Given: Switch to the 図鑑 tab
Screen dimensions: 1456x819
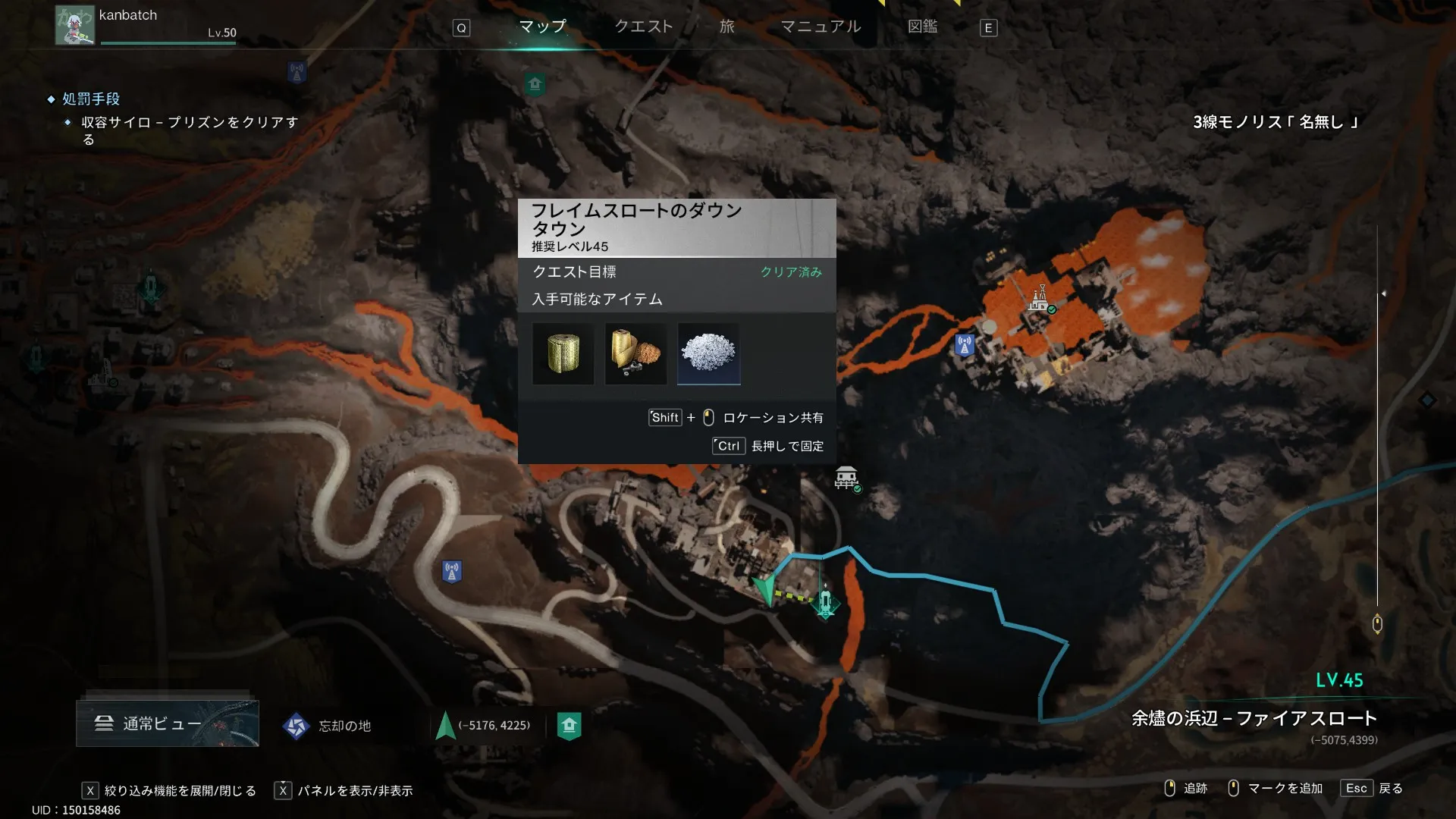Looking at the screenshot, I should click(922, 27).
